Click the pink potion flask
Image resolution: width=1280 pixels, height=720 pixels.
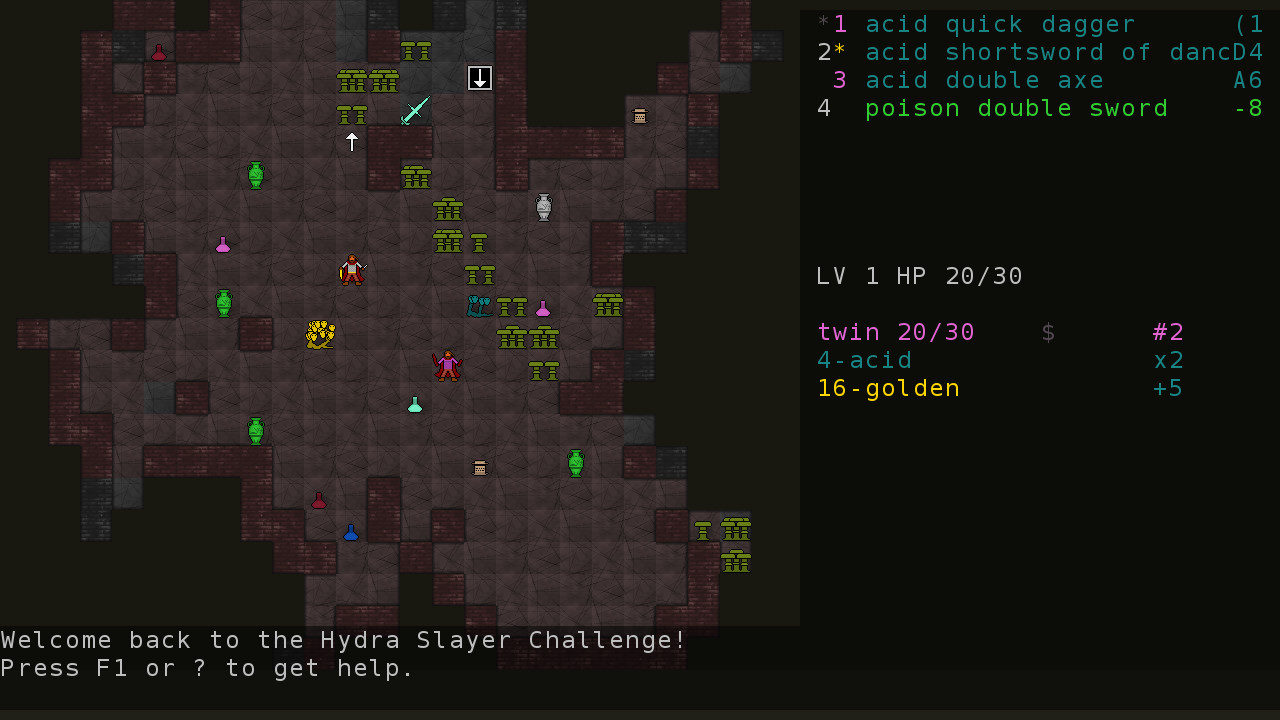tap(543, 309)
